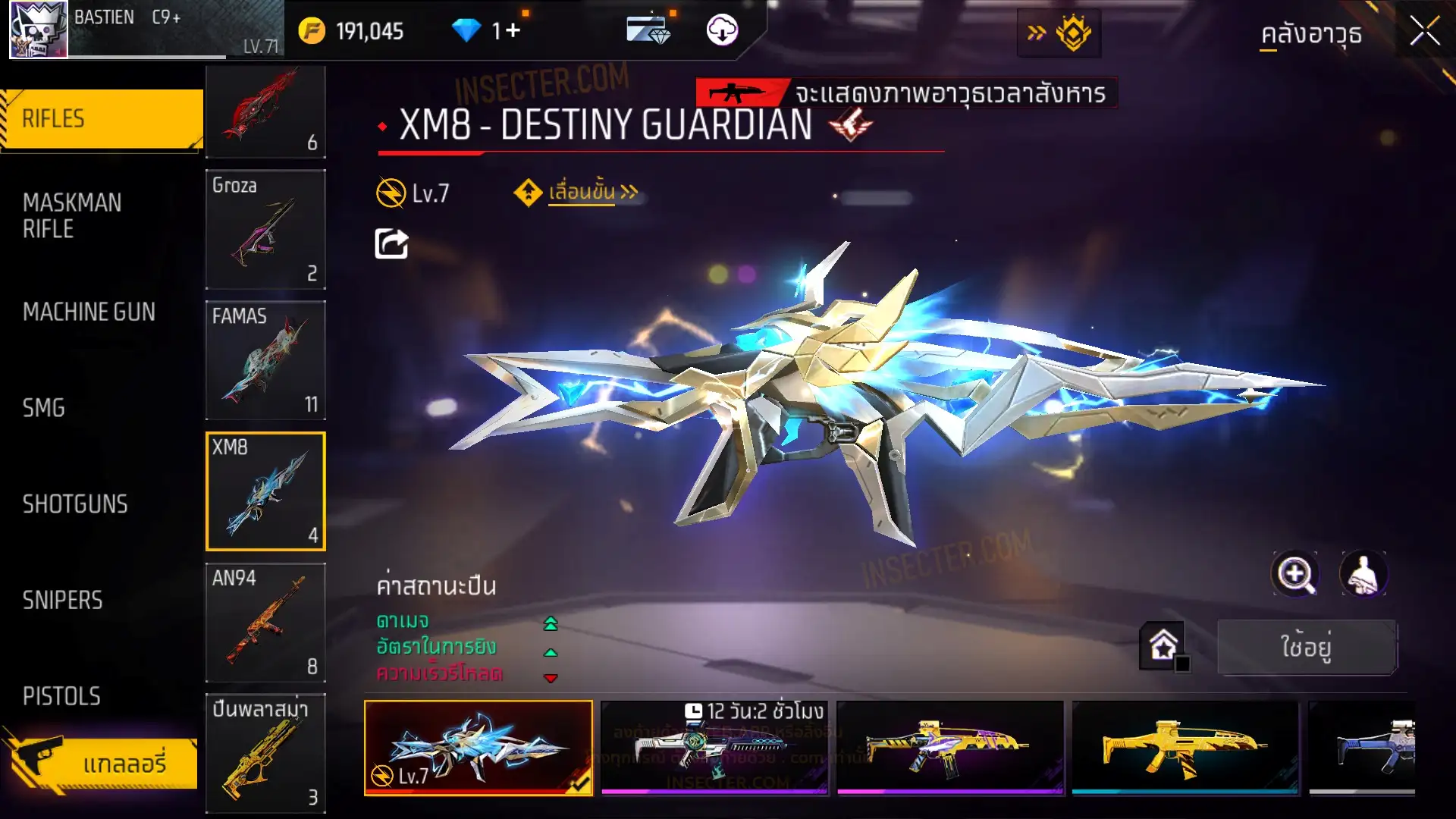Open the MASKMAN RIFLE category
Screen dimensions: 1456x819
(x=73, y=216)
